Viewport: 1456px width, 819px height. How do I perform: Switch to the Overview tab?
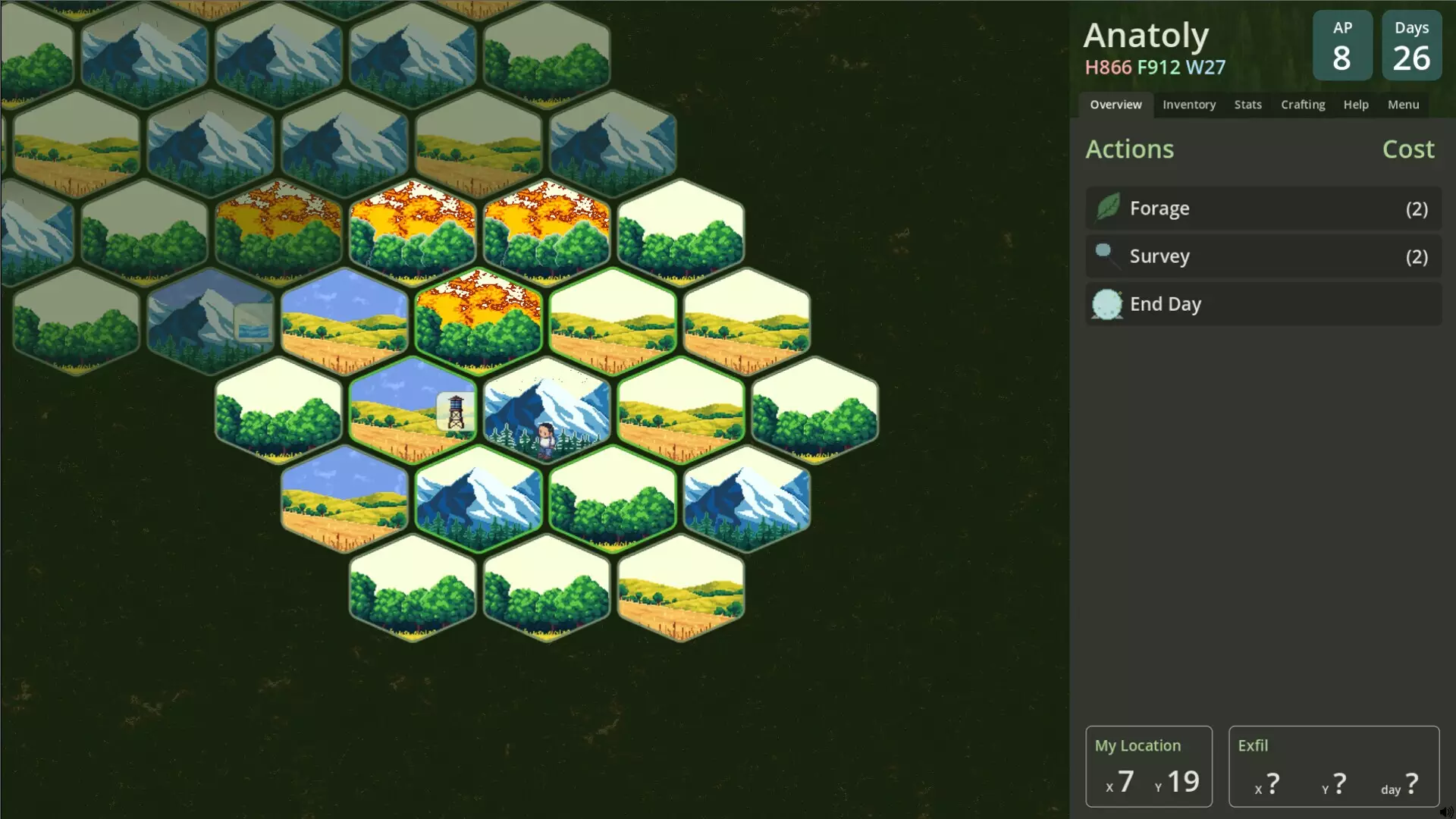click(1116, 105)
